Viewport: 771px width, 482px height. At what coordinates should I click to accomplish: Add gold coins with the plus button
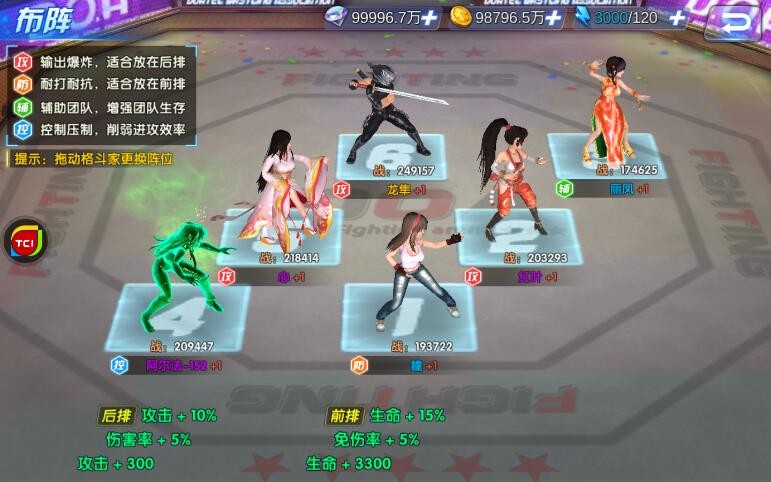[553, 17]
